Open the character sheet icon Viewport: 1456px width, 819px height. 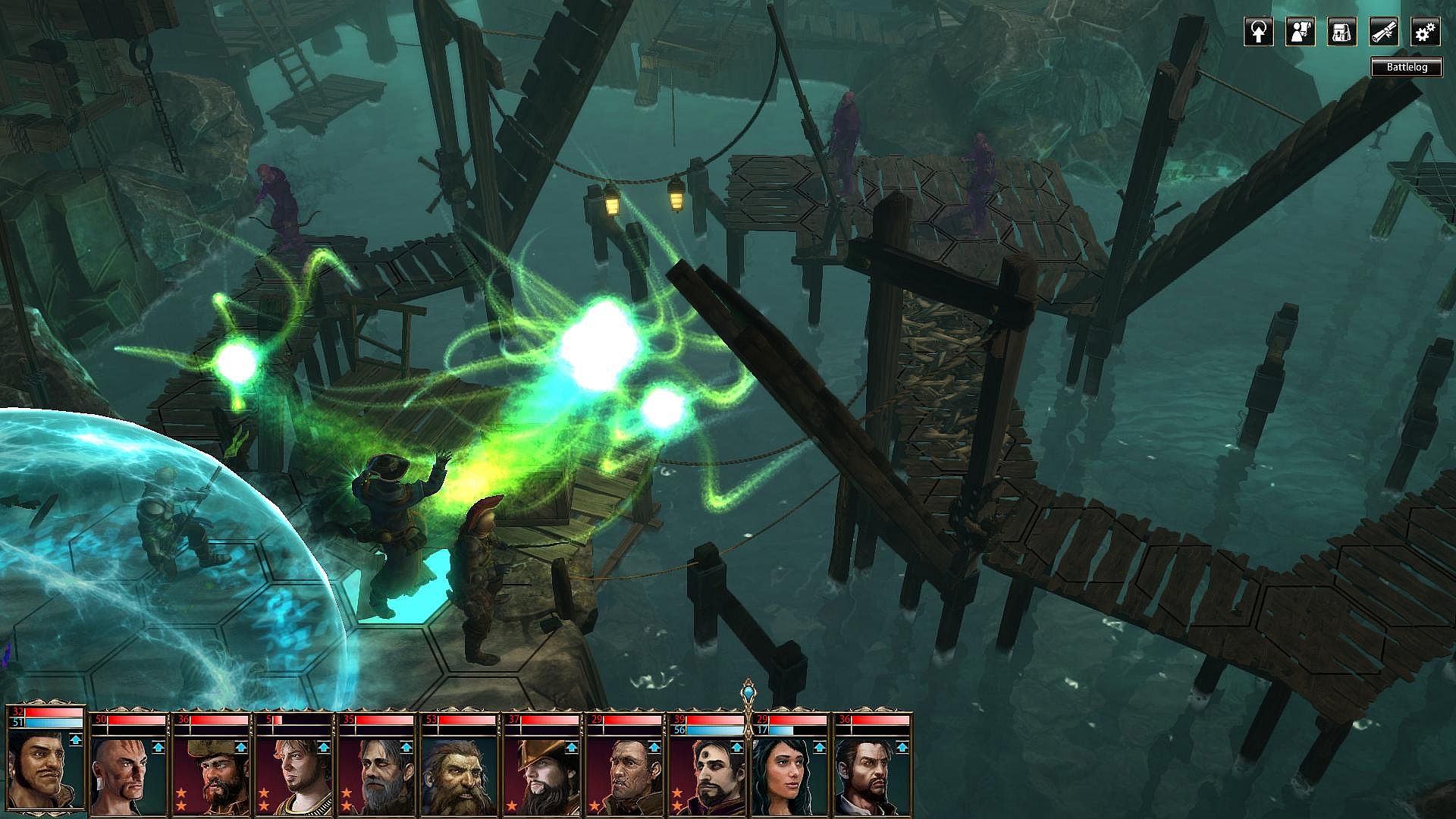1300,32
